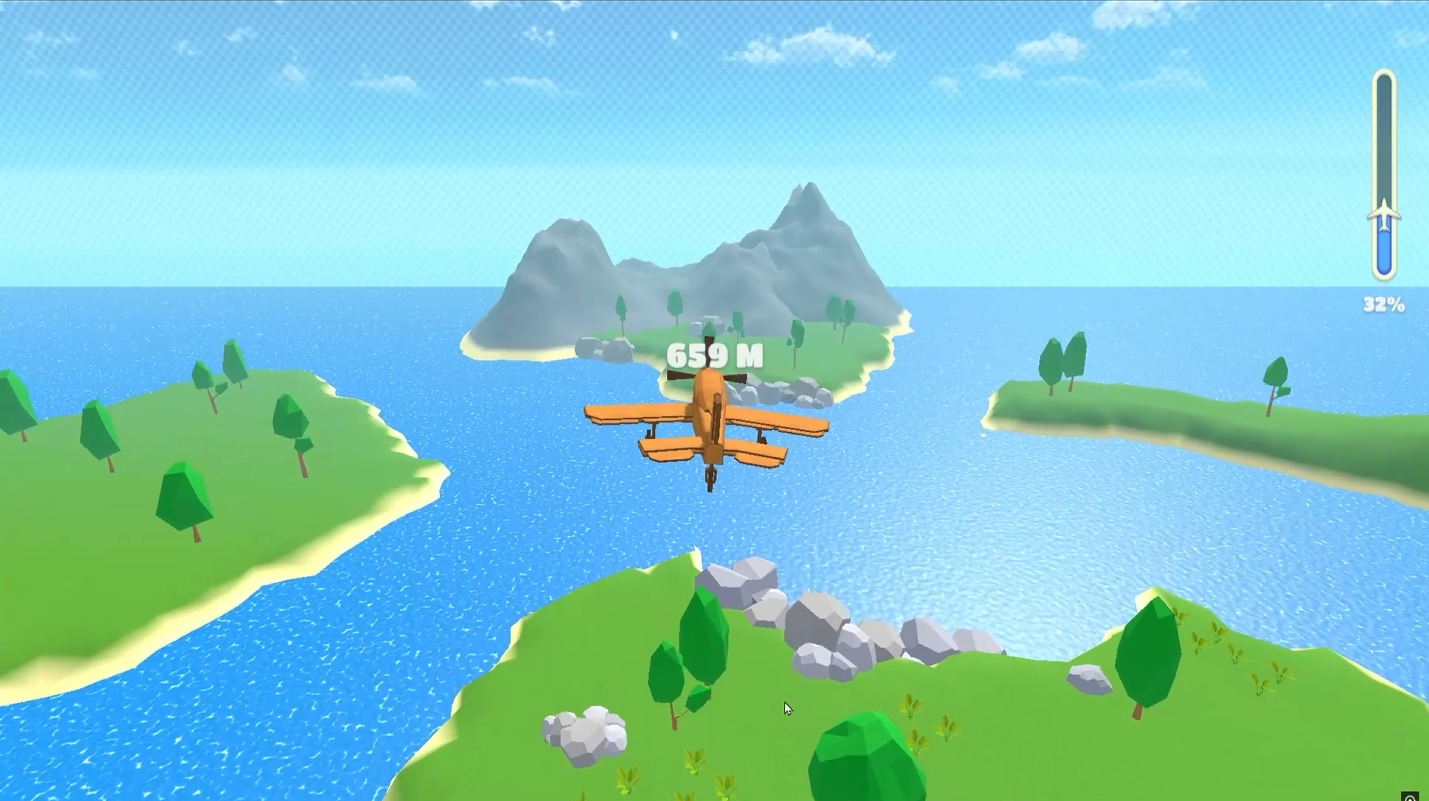Click the 32% percentage label

tap(1384, 305)
